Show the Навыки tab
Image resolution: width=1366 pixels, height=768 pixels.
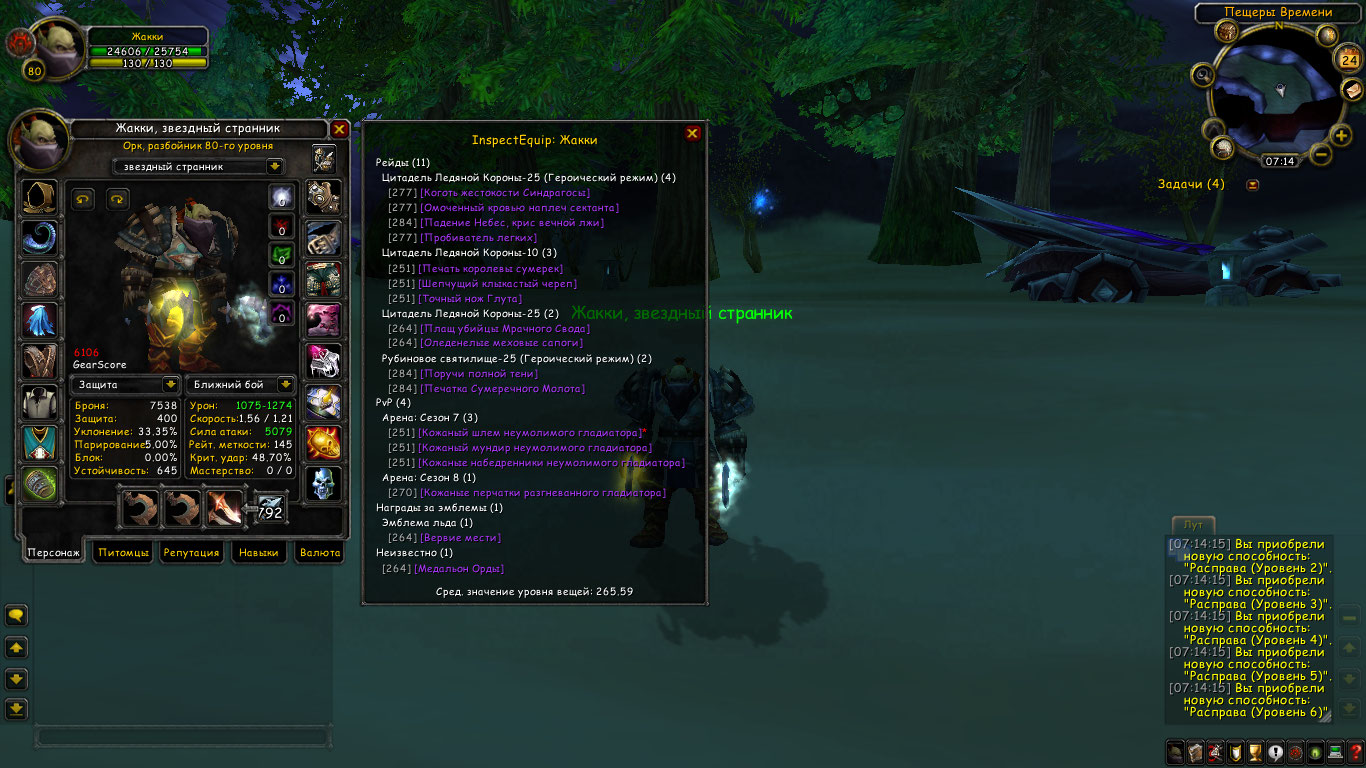tap(259, 552)
